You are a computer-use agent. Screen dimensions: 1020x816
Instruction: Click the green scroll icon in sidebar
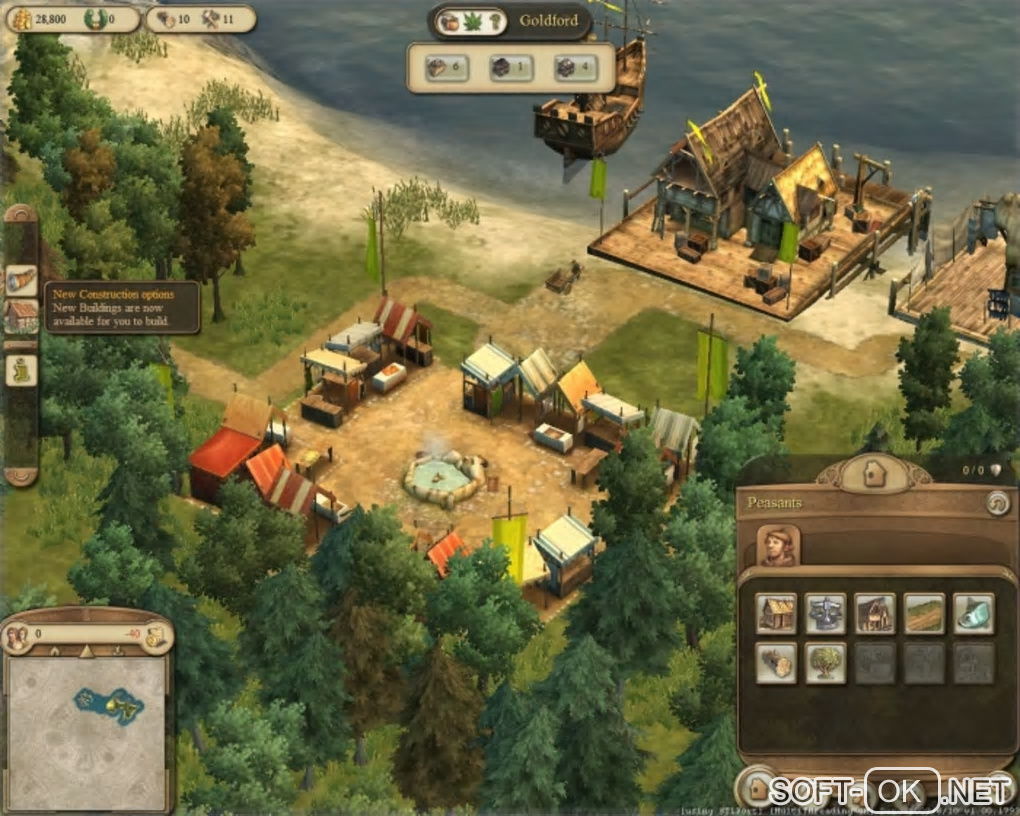(21, 370)
